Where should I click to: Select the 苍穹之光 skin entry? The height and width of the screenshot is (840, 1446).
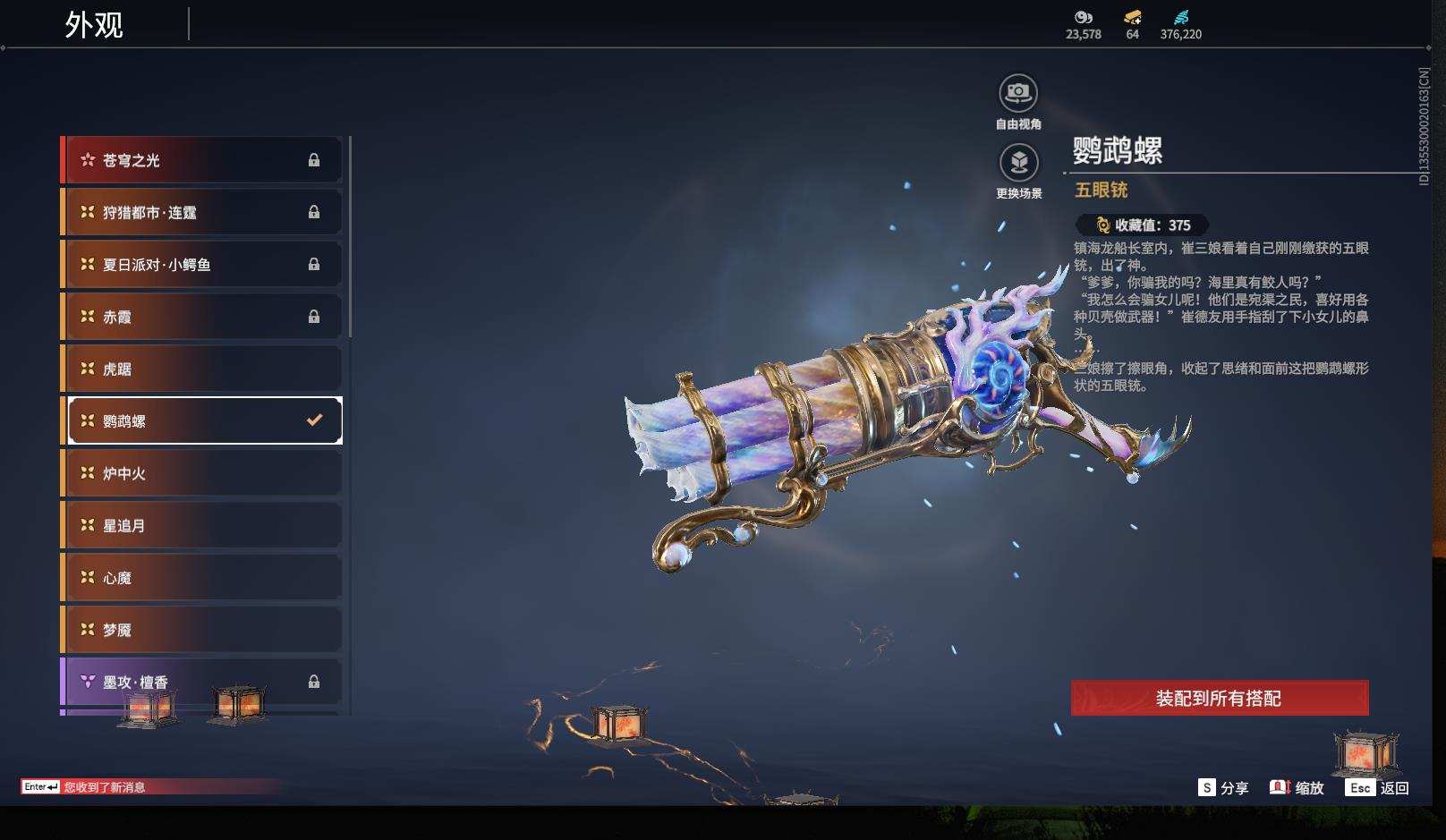coord(201,160)
